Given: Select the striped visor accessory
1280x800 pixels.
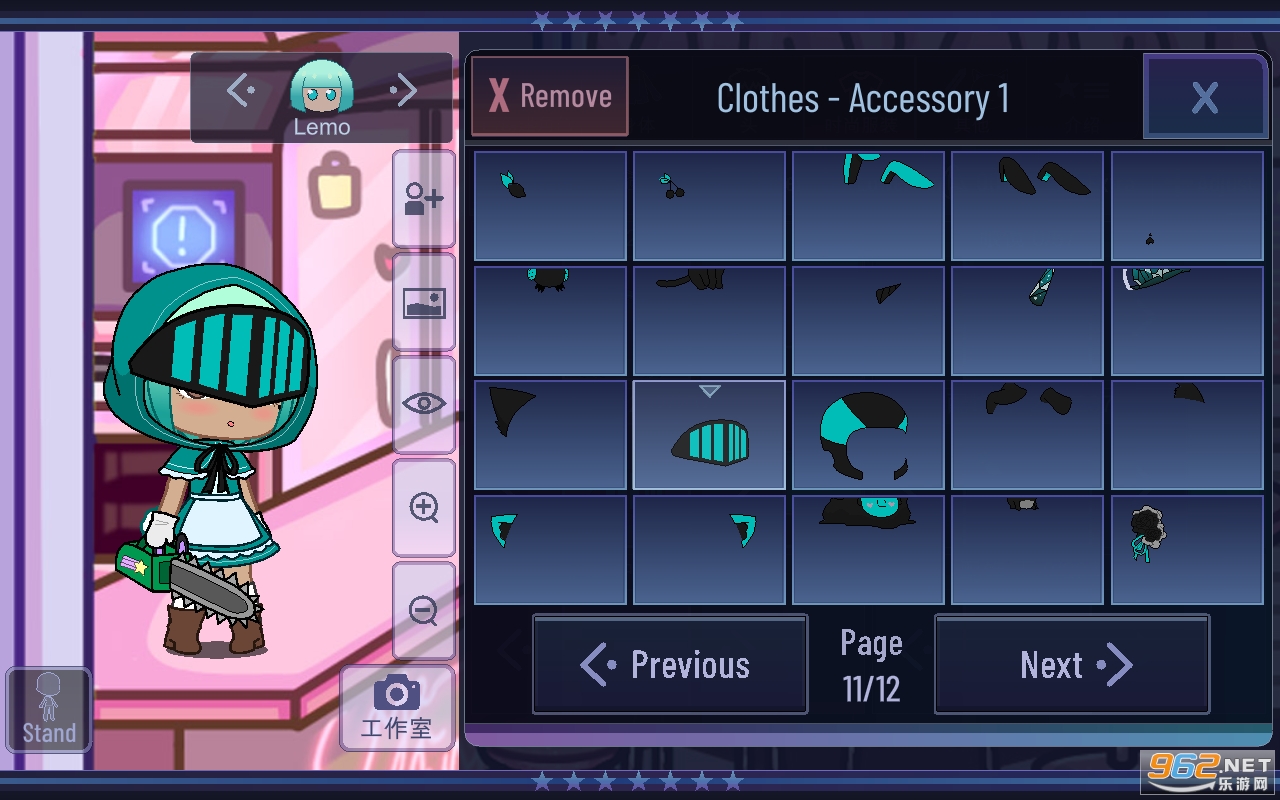Looking at the screenshot, I should coord(709,436).
